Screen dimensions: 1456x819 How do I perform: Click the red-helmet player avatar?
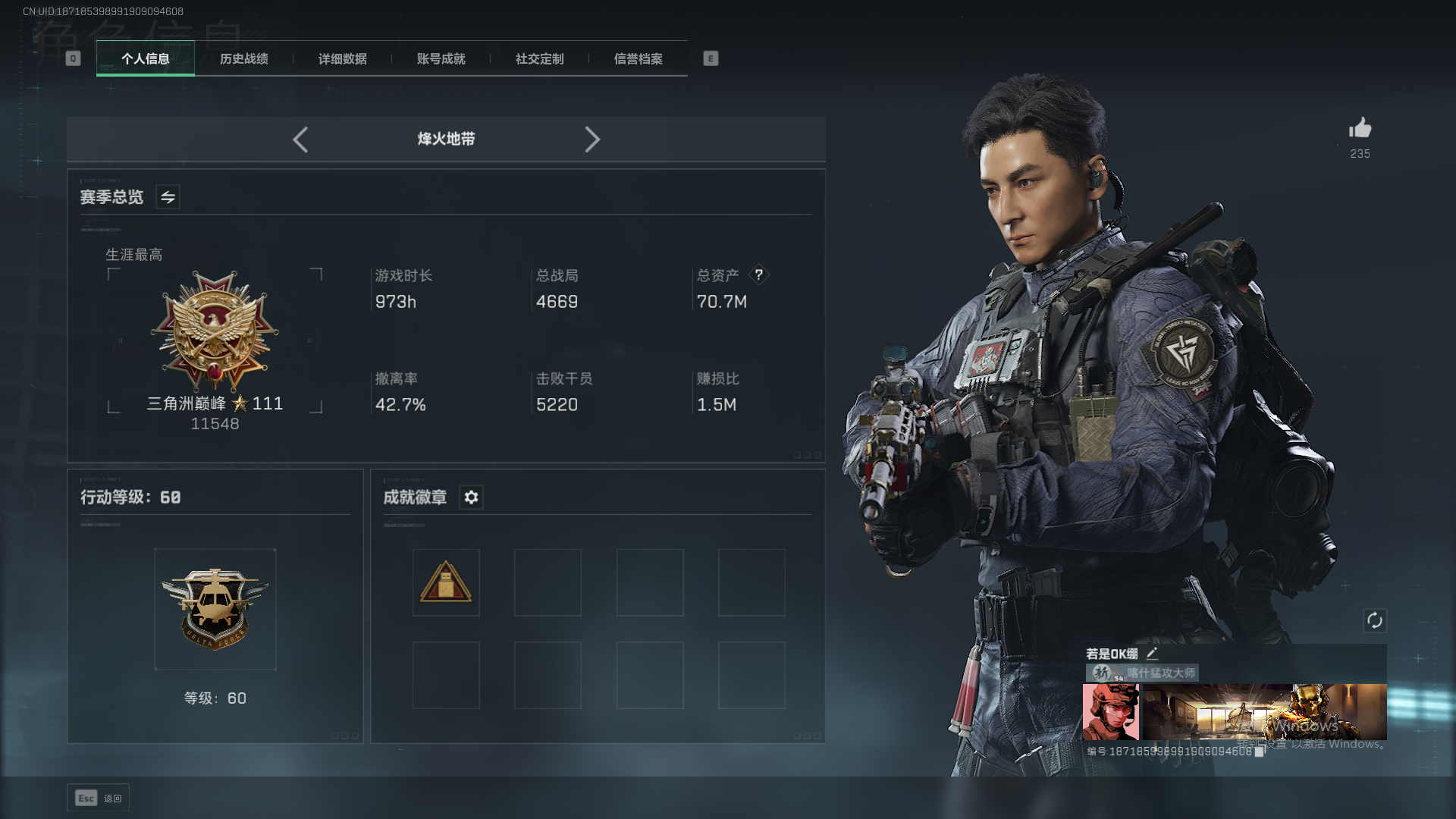coord(1110,711)
